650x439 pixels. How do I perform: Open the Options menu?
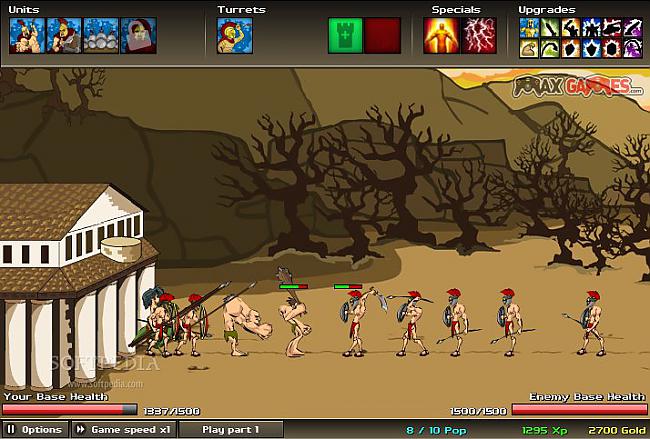(35, 429)
